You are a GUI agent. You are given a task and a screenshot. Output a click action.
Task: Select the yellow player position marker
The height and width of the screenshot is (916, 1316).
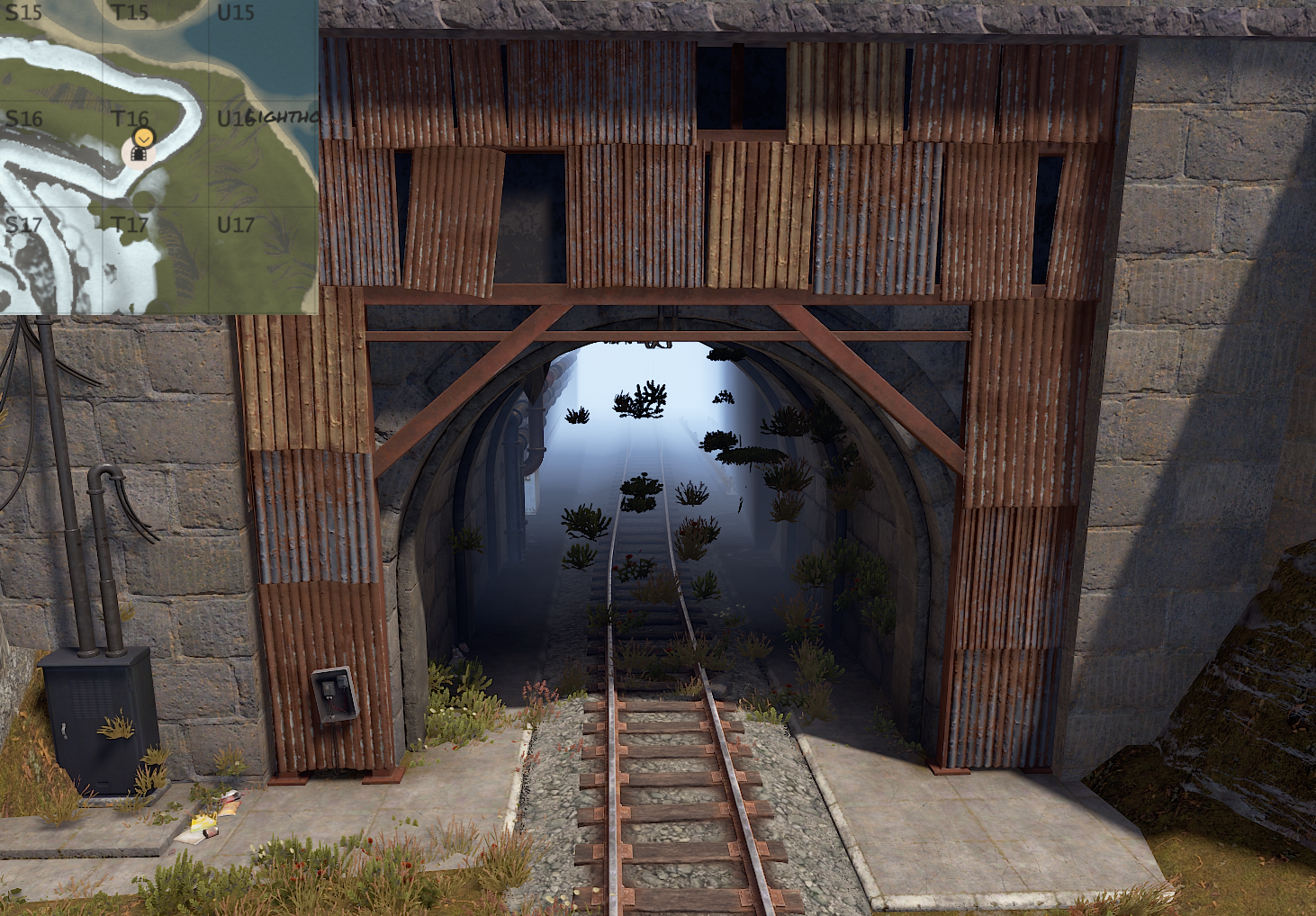(x=143, y=137)
